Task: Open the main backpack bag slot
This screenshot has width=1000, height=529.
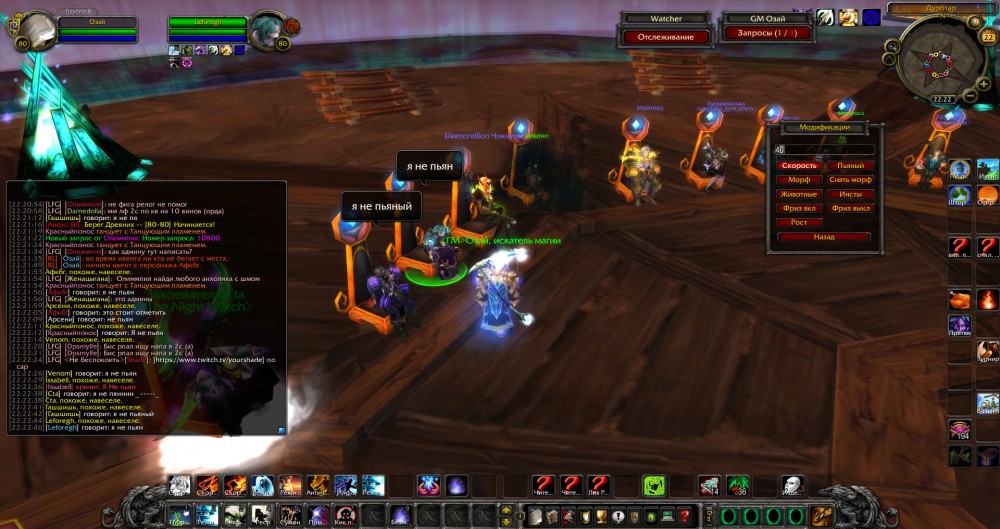Action: [822, 516]
